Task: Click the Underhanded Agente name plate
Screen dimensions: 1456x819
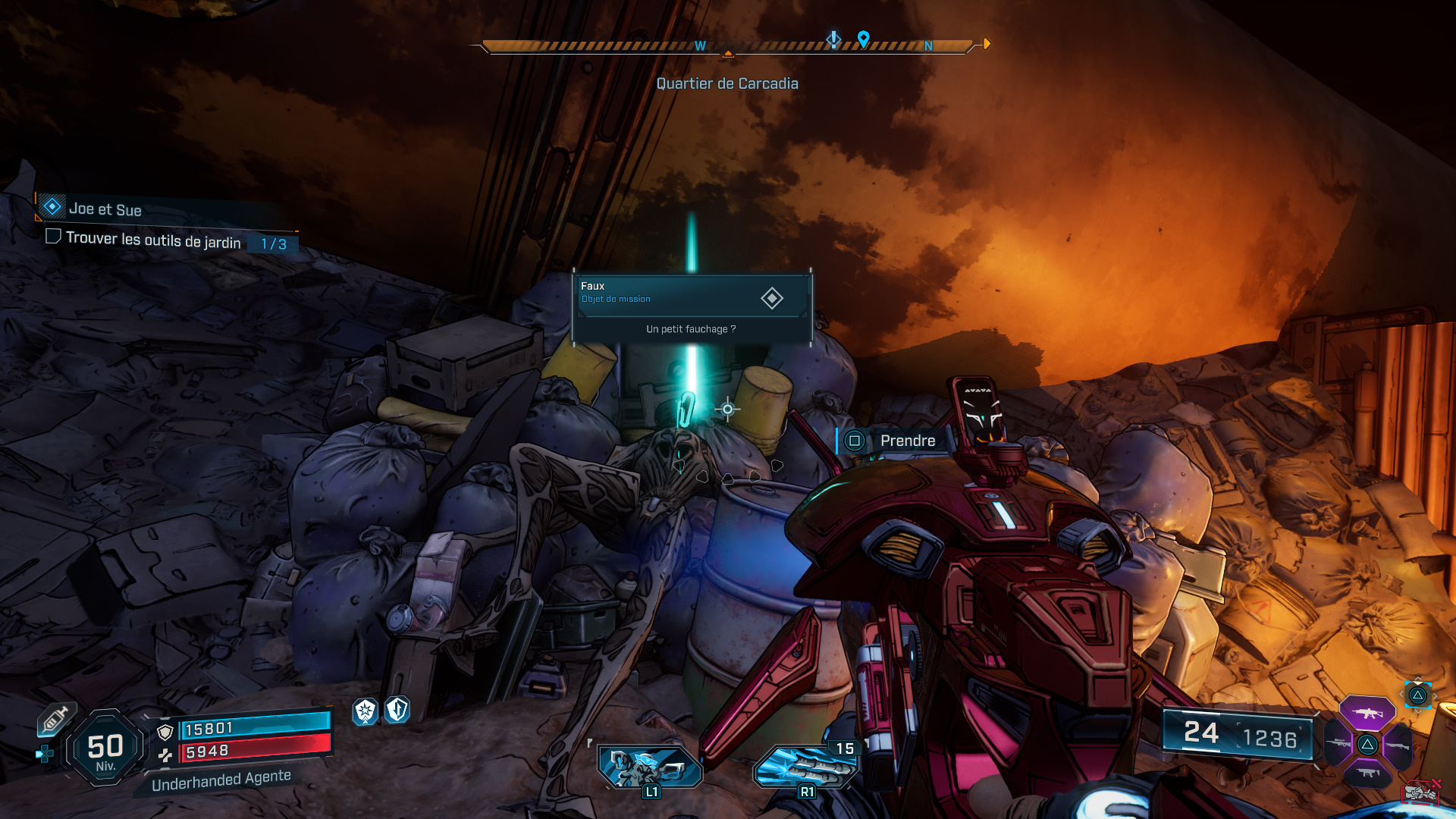Action: (x=221, y=777)
